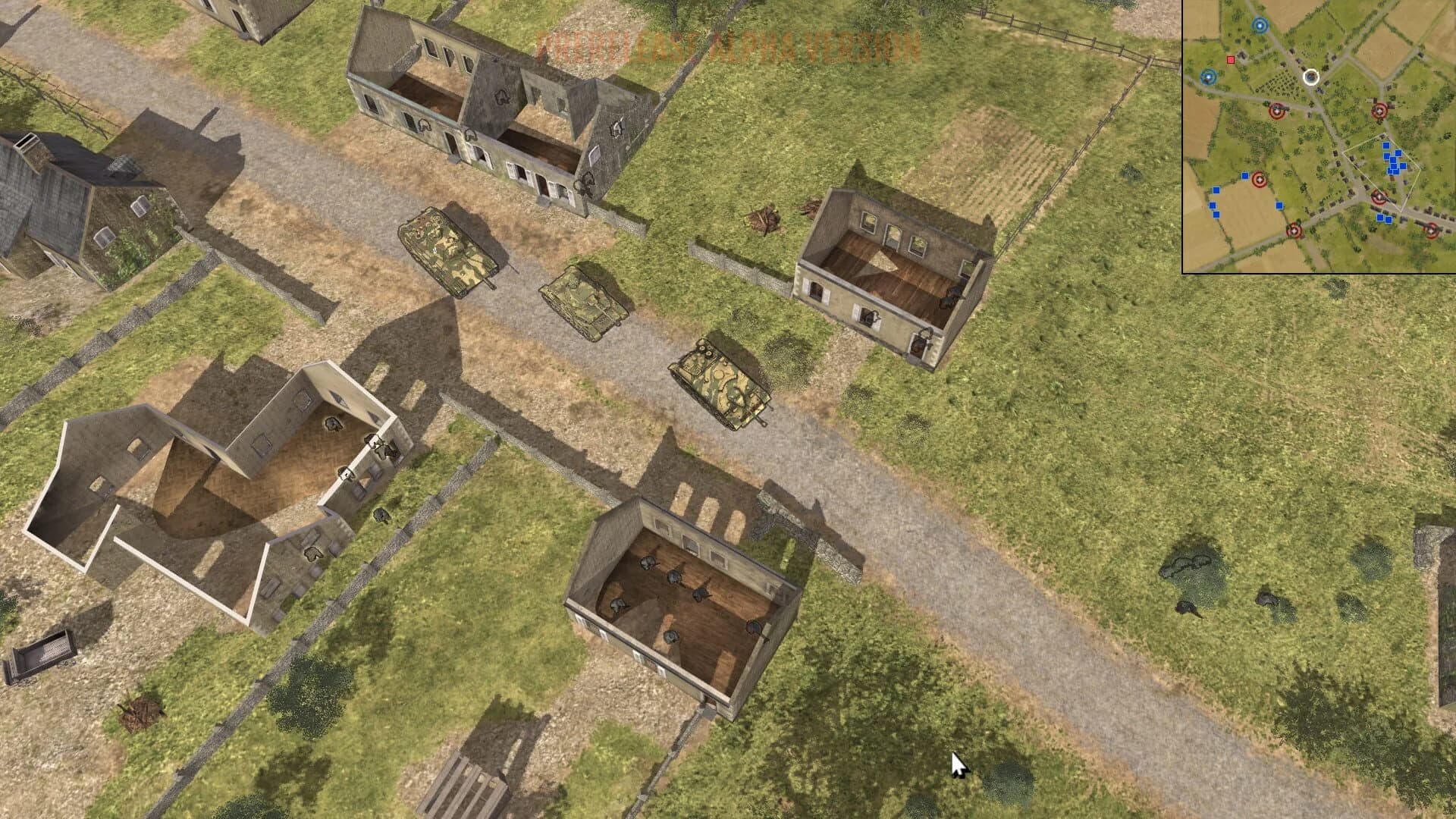This screenshot has height=819, width=1456.
Task: Select the pair of blue squares near minimap bottom
Action: click(1384, 218)
